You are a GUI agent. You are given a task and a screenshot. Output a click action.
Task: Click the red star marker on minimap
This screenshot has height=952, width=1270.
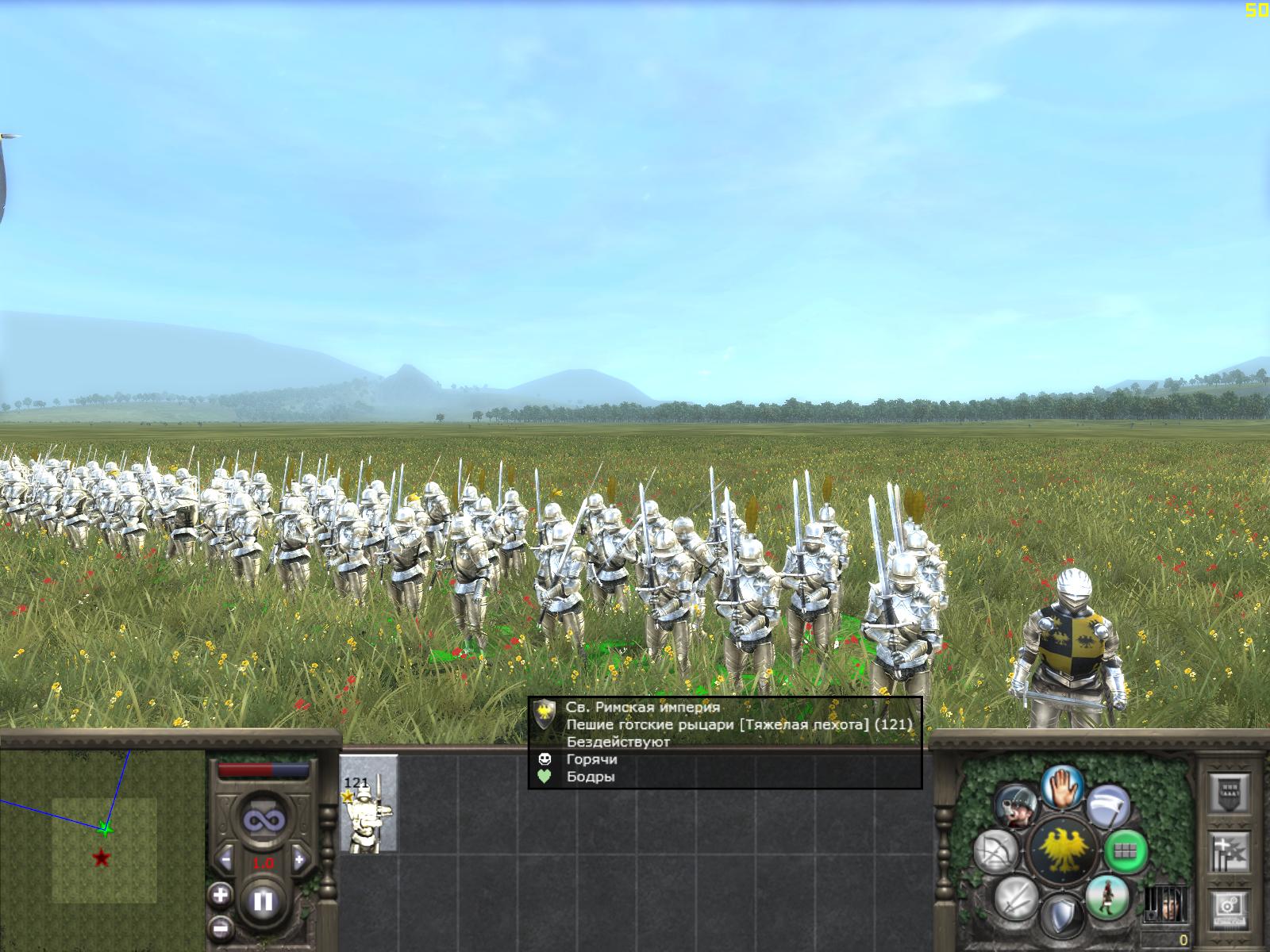[x=101, y=858]
